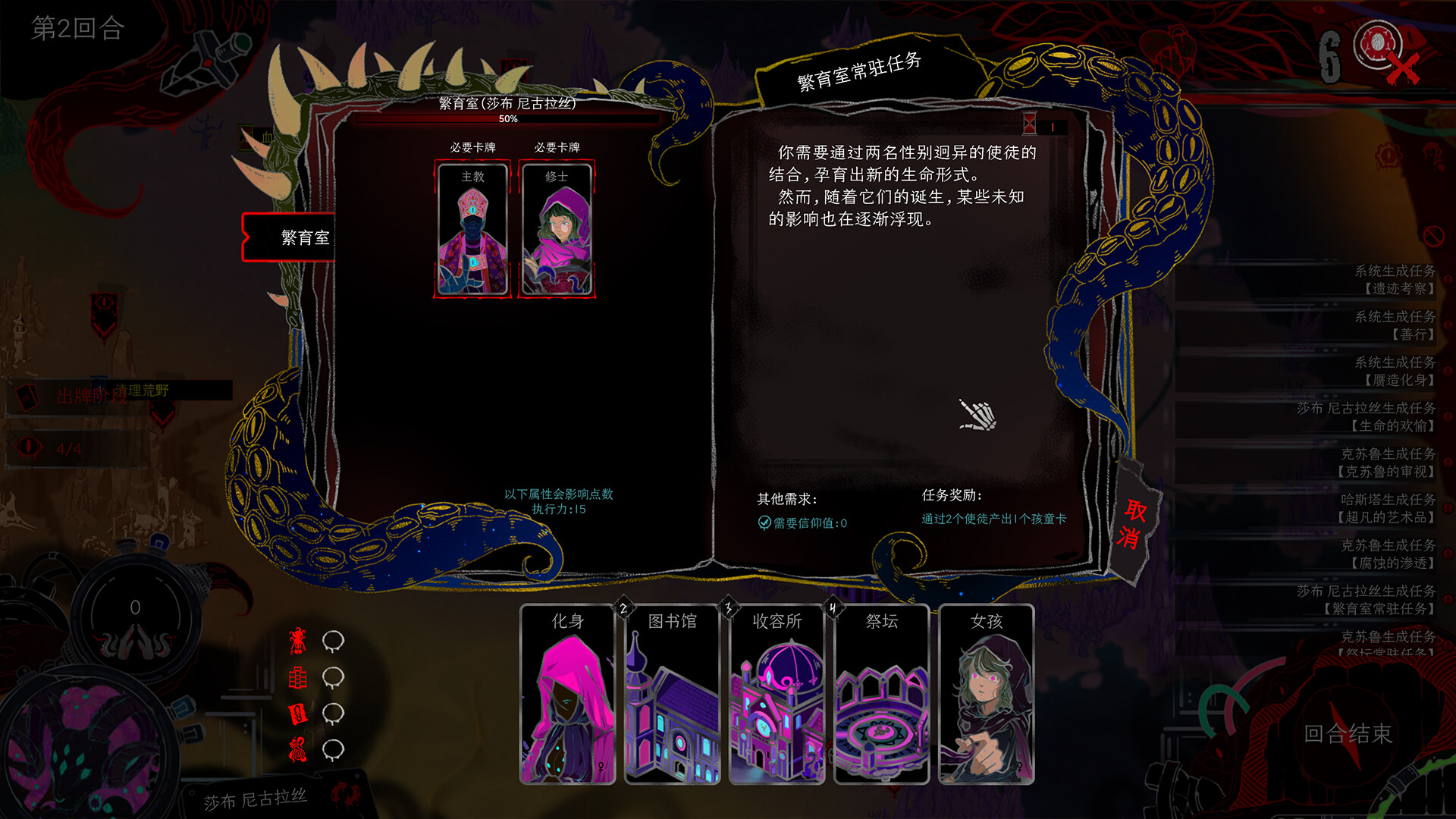This screenshot has height=819, width=1456.
Task: Click the red castle building icon
Action: pyautogui.click(x=298, y=677)
